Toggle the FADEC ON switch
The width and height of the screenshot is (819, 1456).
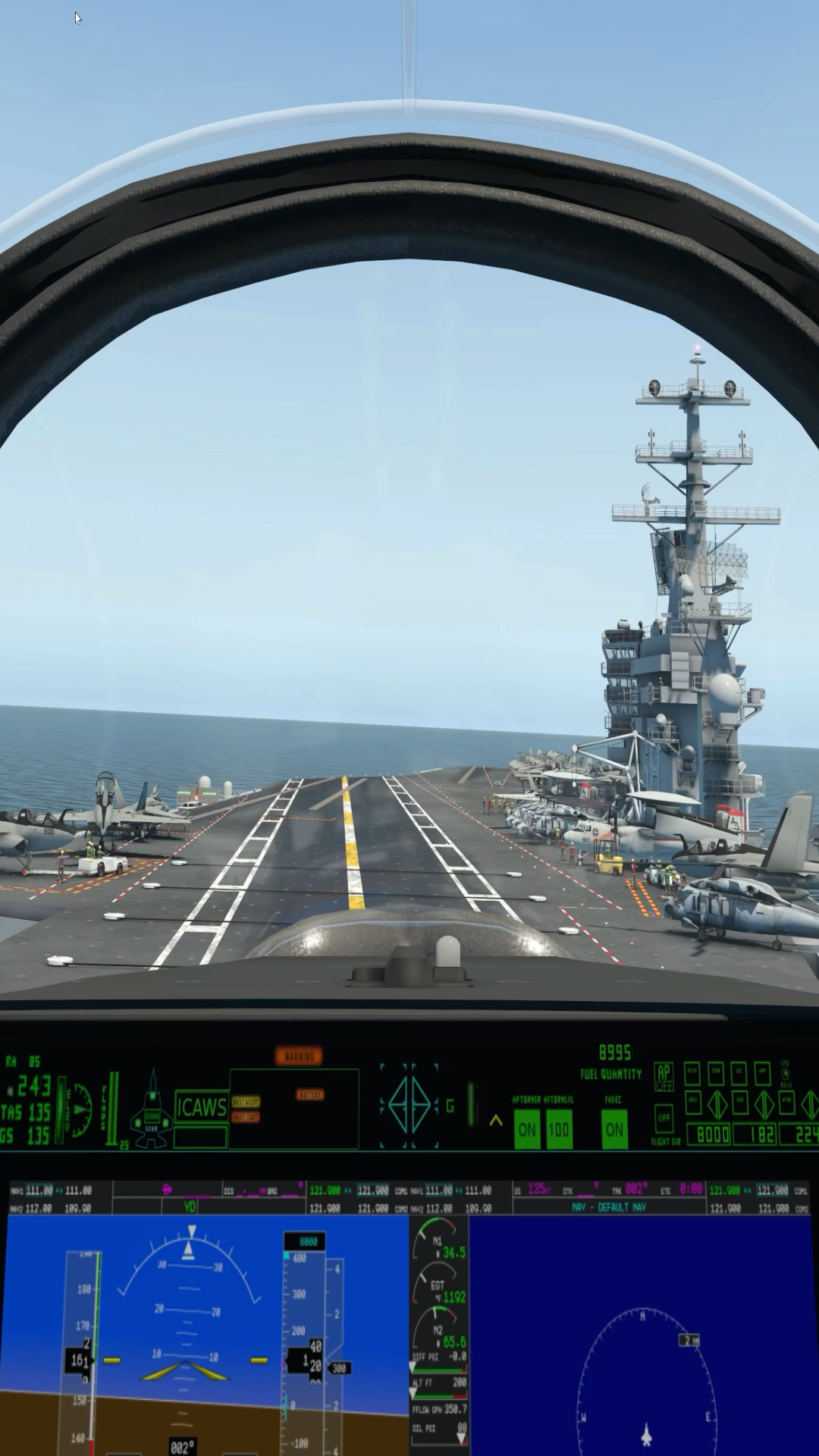pos(614,1129)
